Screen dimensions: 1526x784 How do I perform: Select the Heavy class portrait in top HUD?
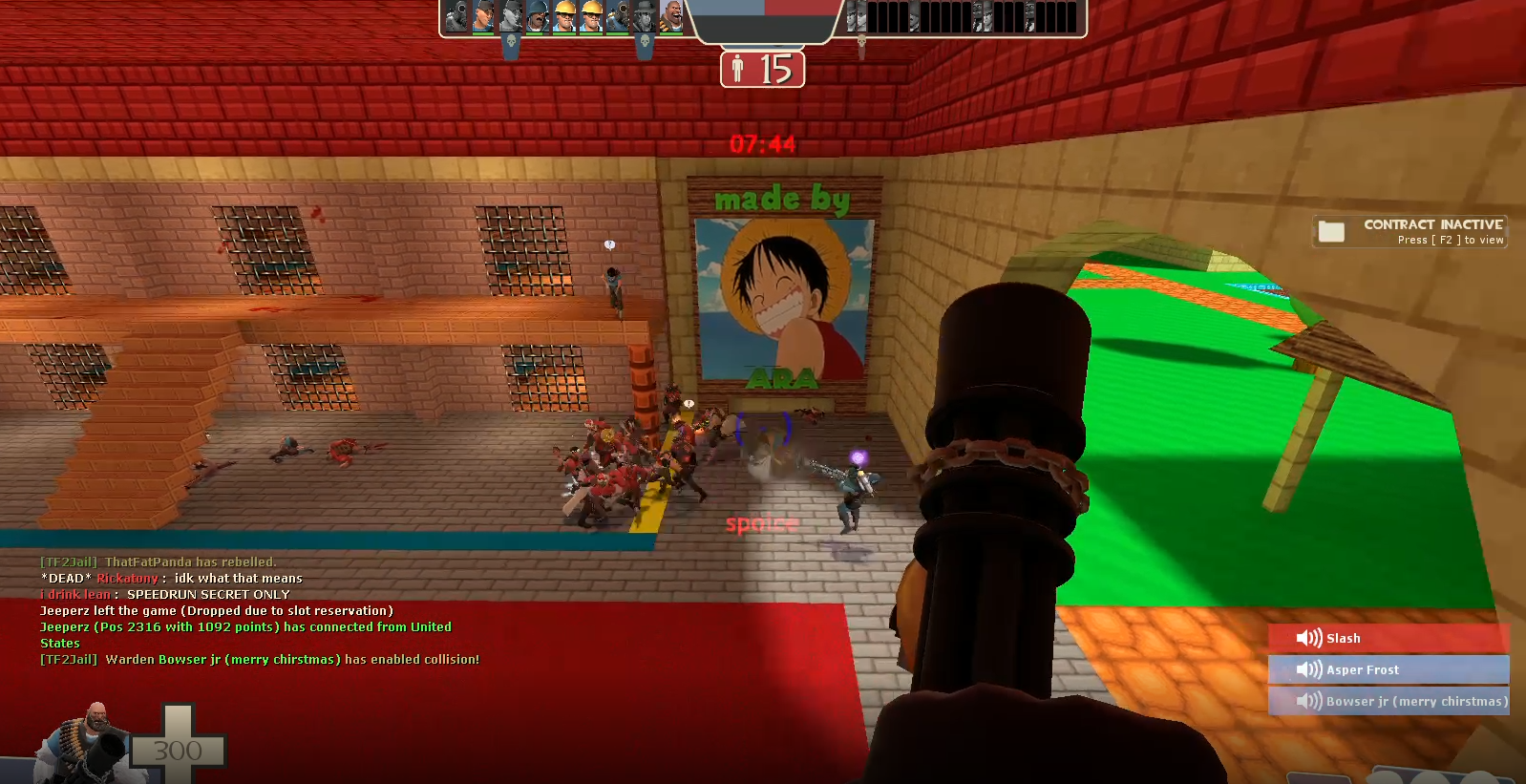point(673,19)
